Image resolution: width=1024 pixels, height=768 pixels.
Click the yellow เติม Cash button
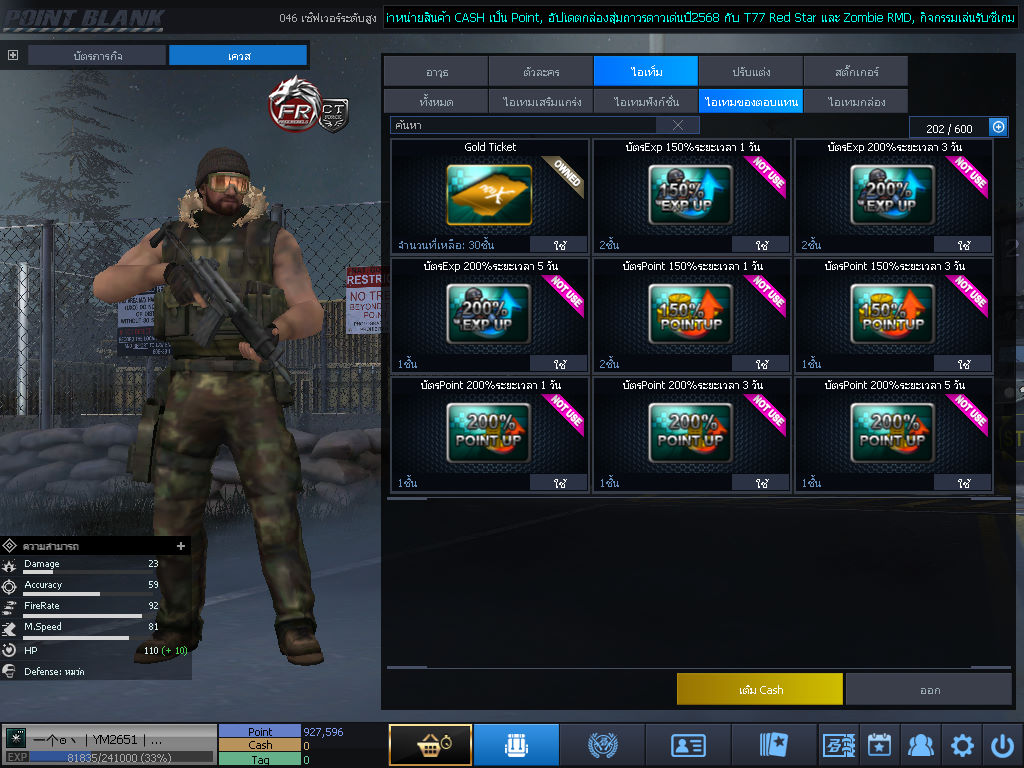tap(759, 689)
